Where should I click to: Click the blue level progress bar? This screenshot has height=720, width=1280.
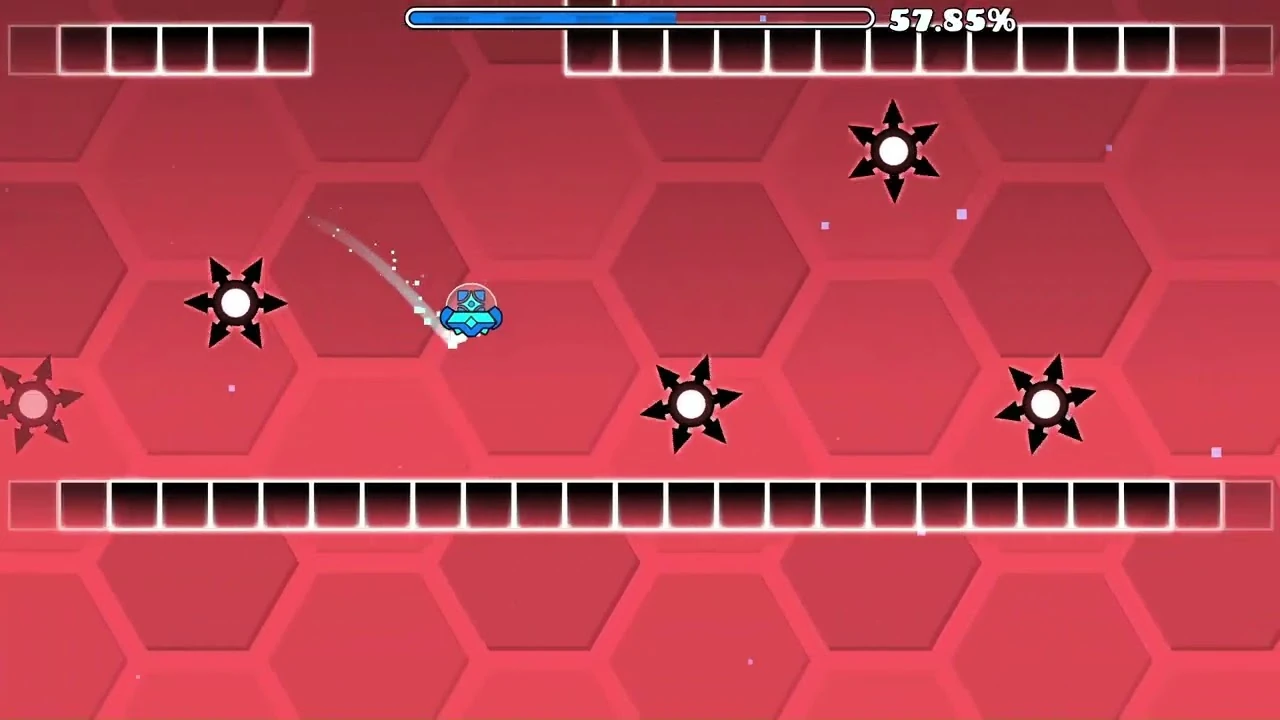coord(640,18)
